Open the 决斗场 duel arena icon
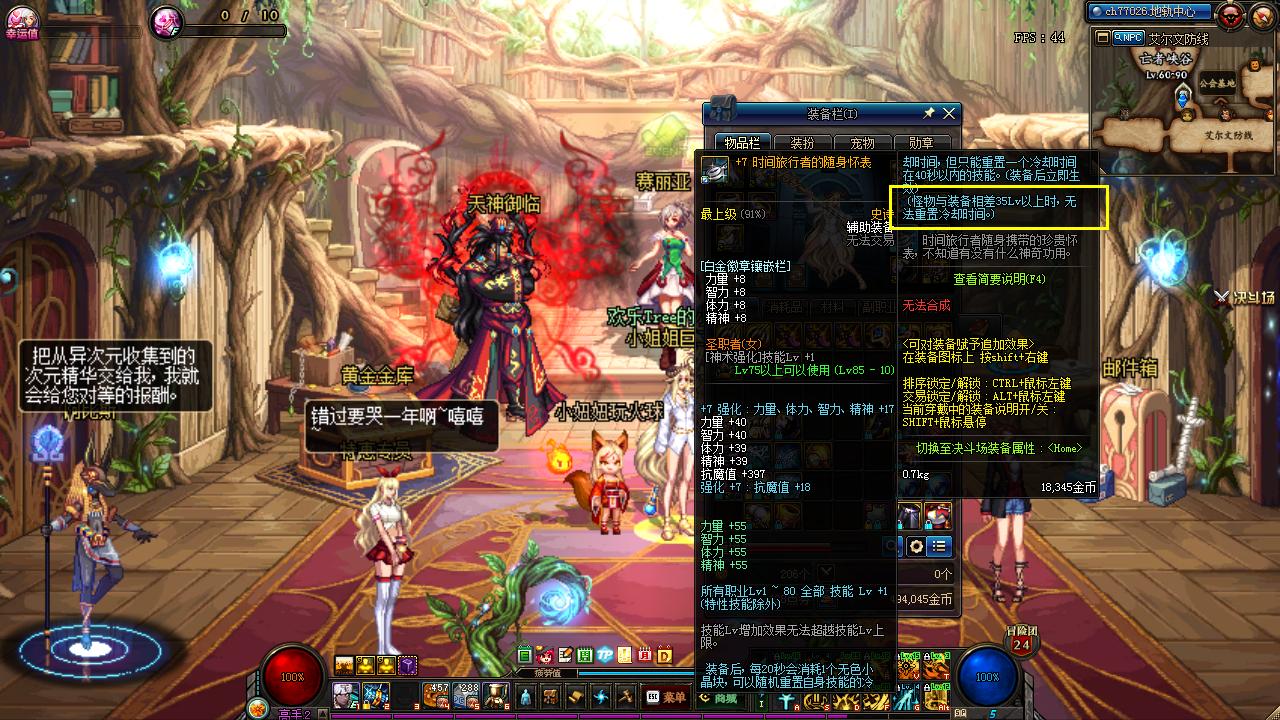The image size is (1280, 720). pos(1244,297)
